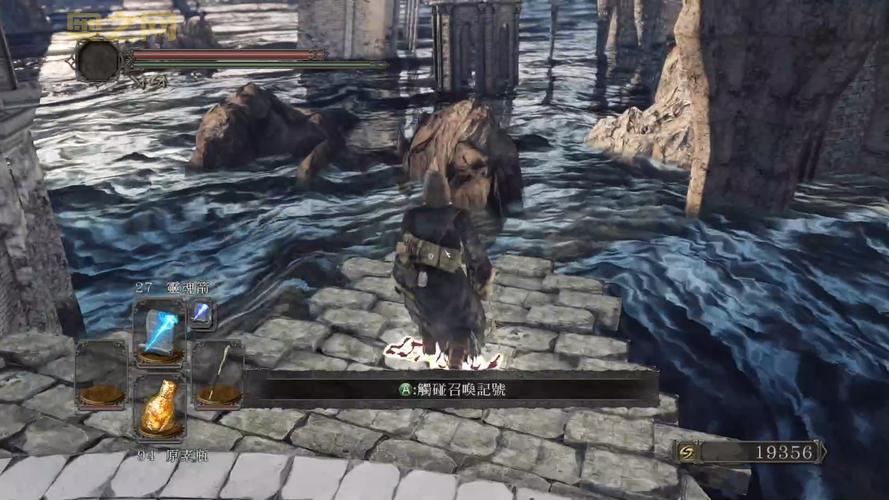Select the Estus Flask item slot

(x=159, y=404)
